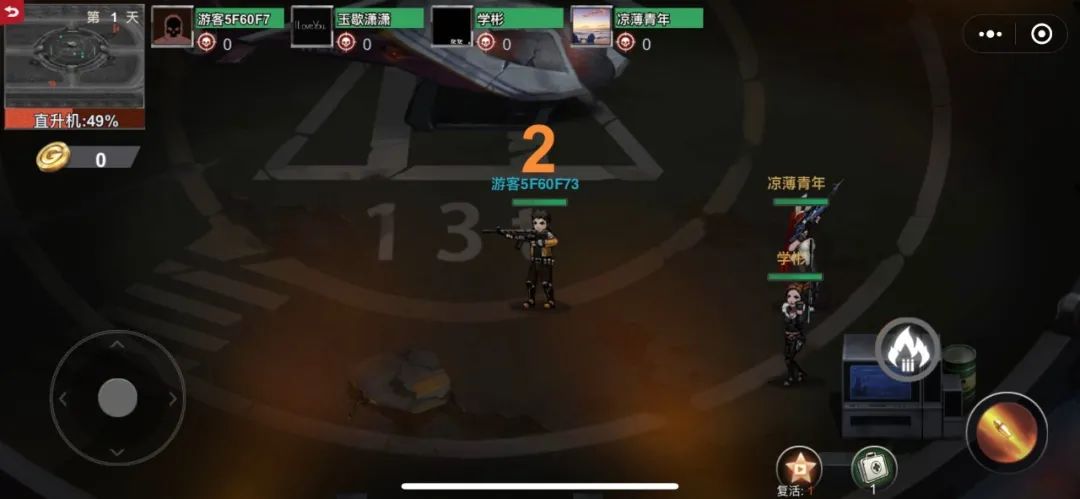1080x499 pixels.
Task: Activate the flame skill button
Action: tap(906, 350)
